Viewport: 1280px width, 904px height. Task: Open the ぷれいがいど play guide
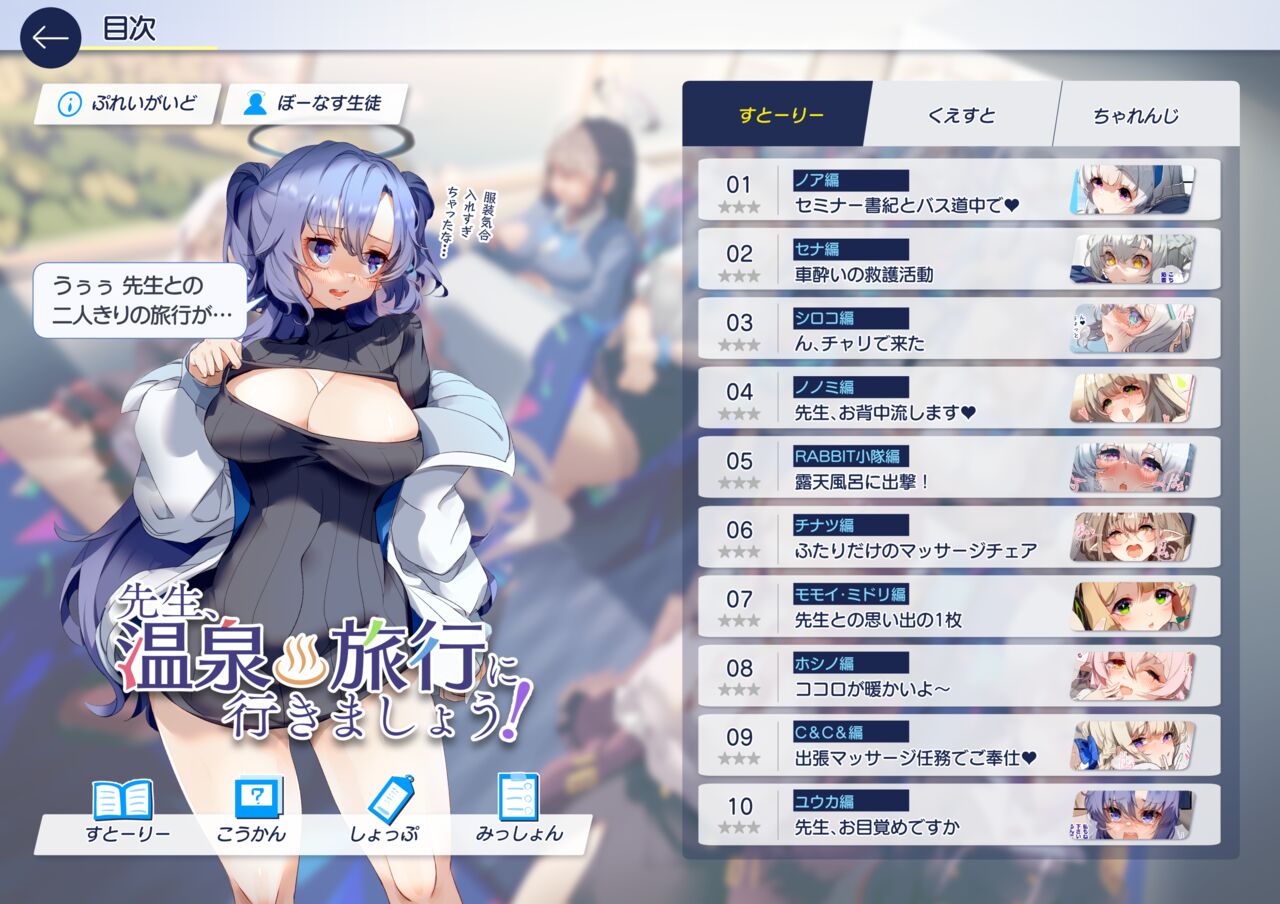coord(127,104)
